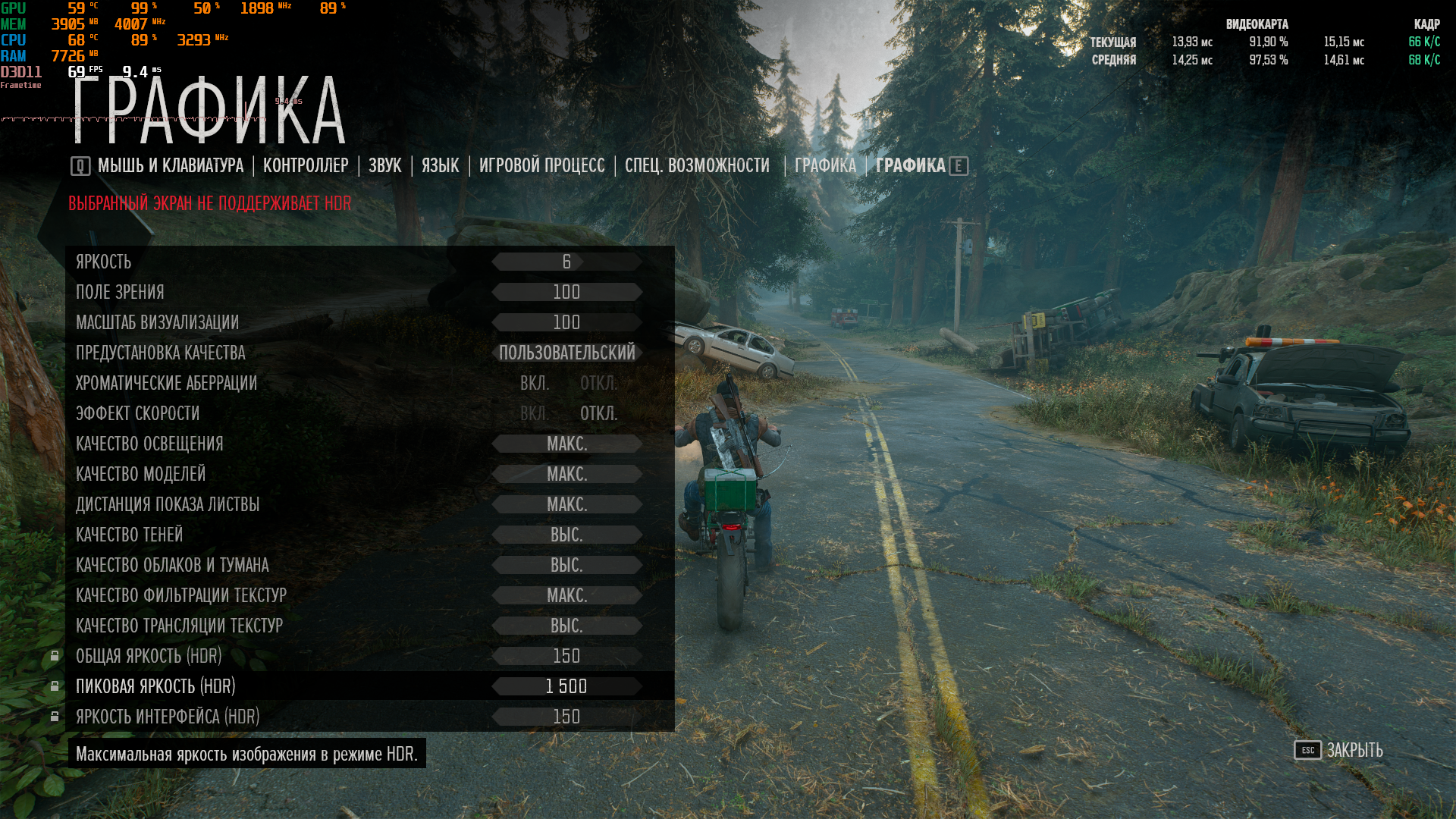Select ДИСТАНЦИЯ ПОКАЗА ЛИСТВЫ setting
The height and width of the screenshot is (819, 1456).
(167, 505)
